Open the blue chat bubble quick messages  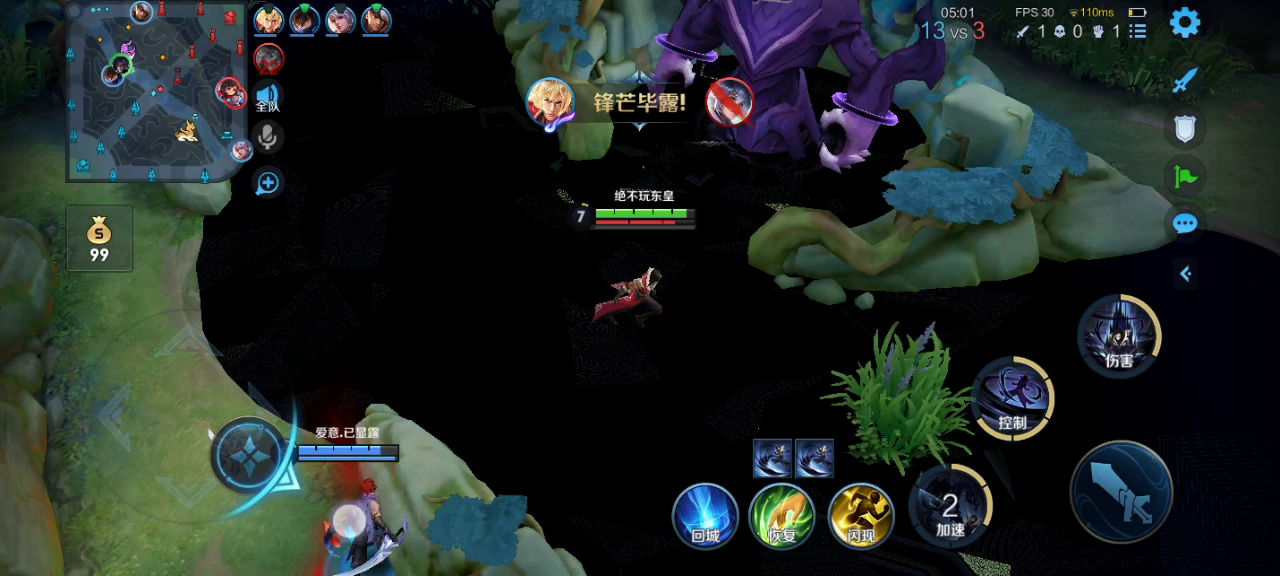[1185, 223]
